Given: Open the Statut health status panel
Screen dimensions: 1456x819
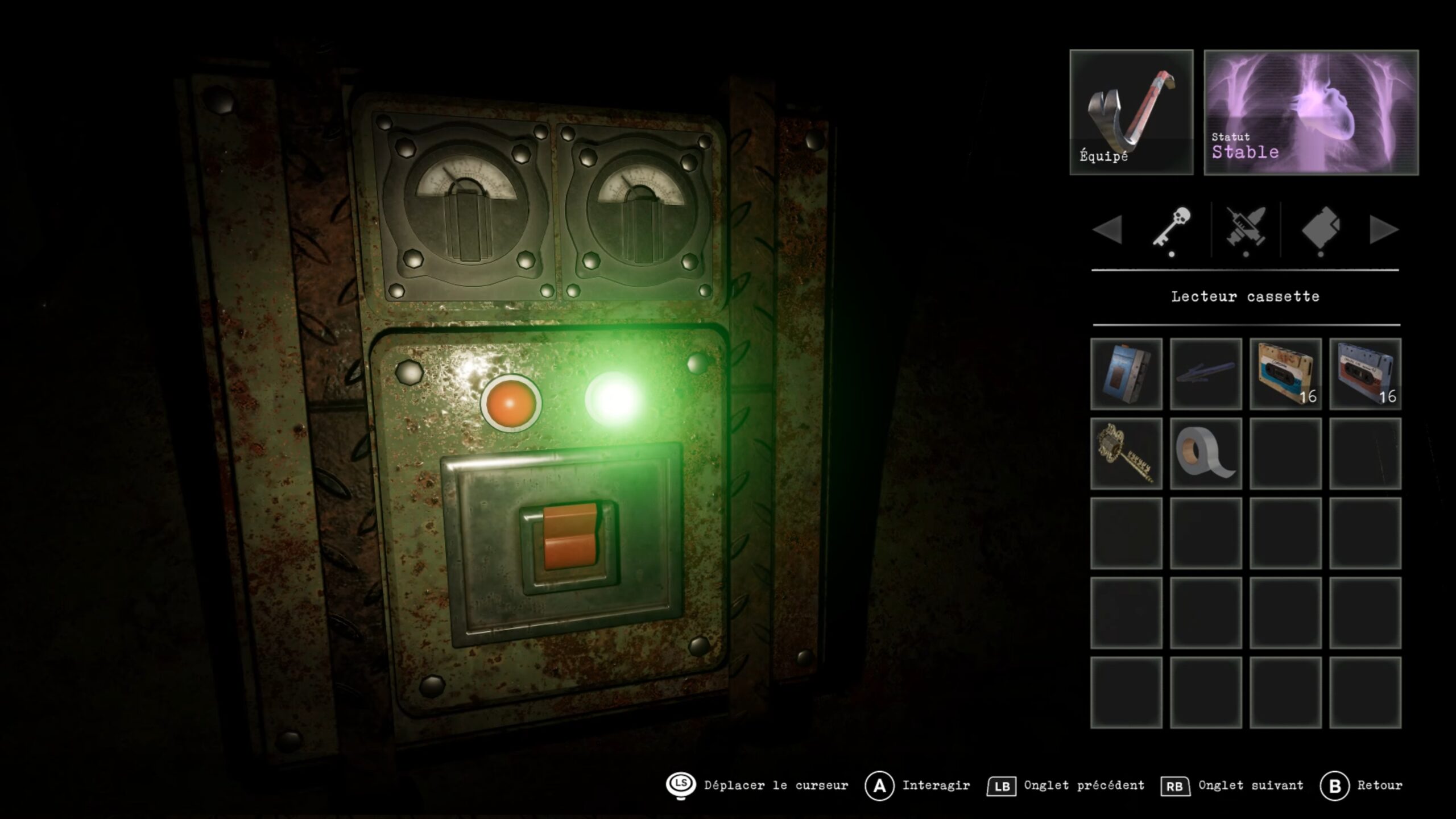Looking at the screenshot, I should [1311, 112].
